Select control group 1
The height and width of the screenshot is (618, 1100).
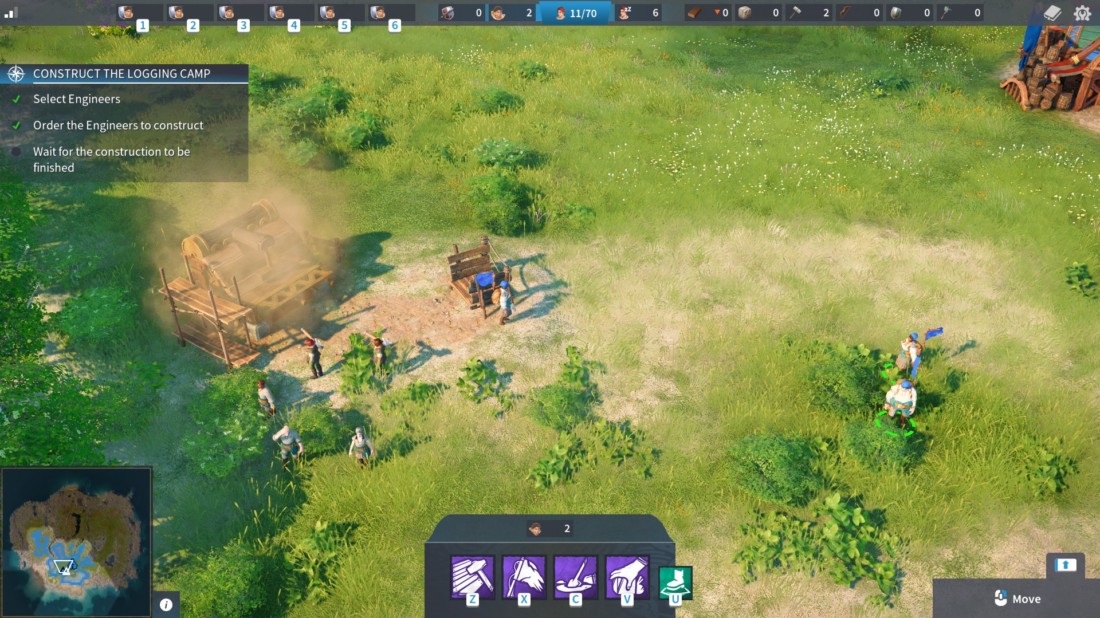(x=137, y=14)
